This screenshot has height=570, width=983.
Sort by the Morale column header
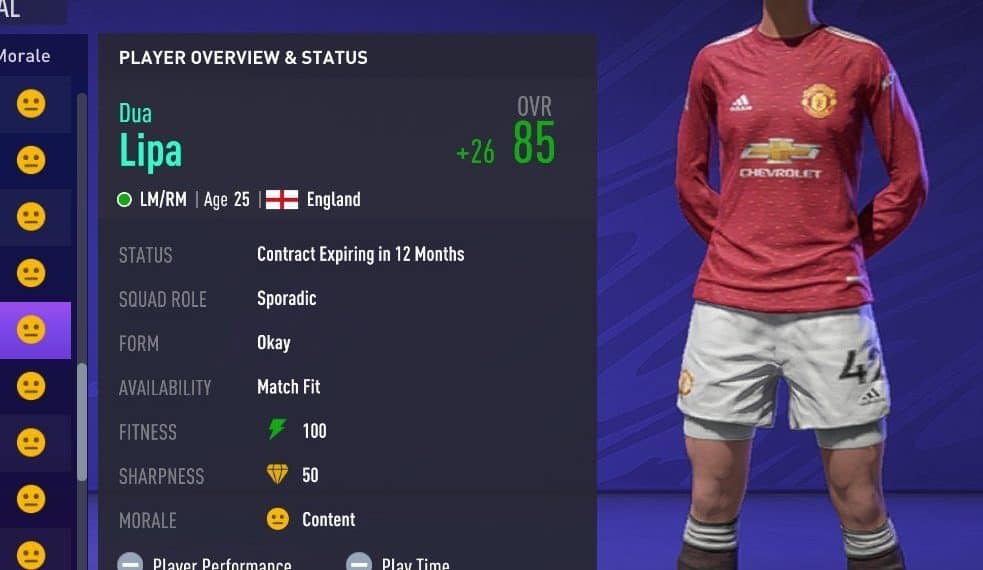[x=26, y=56]
